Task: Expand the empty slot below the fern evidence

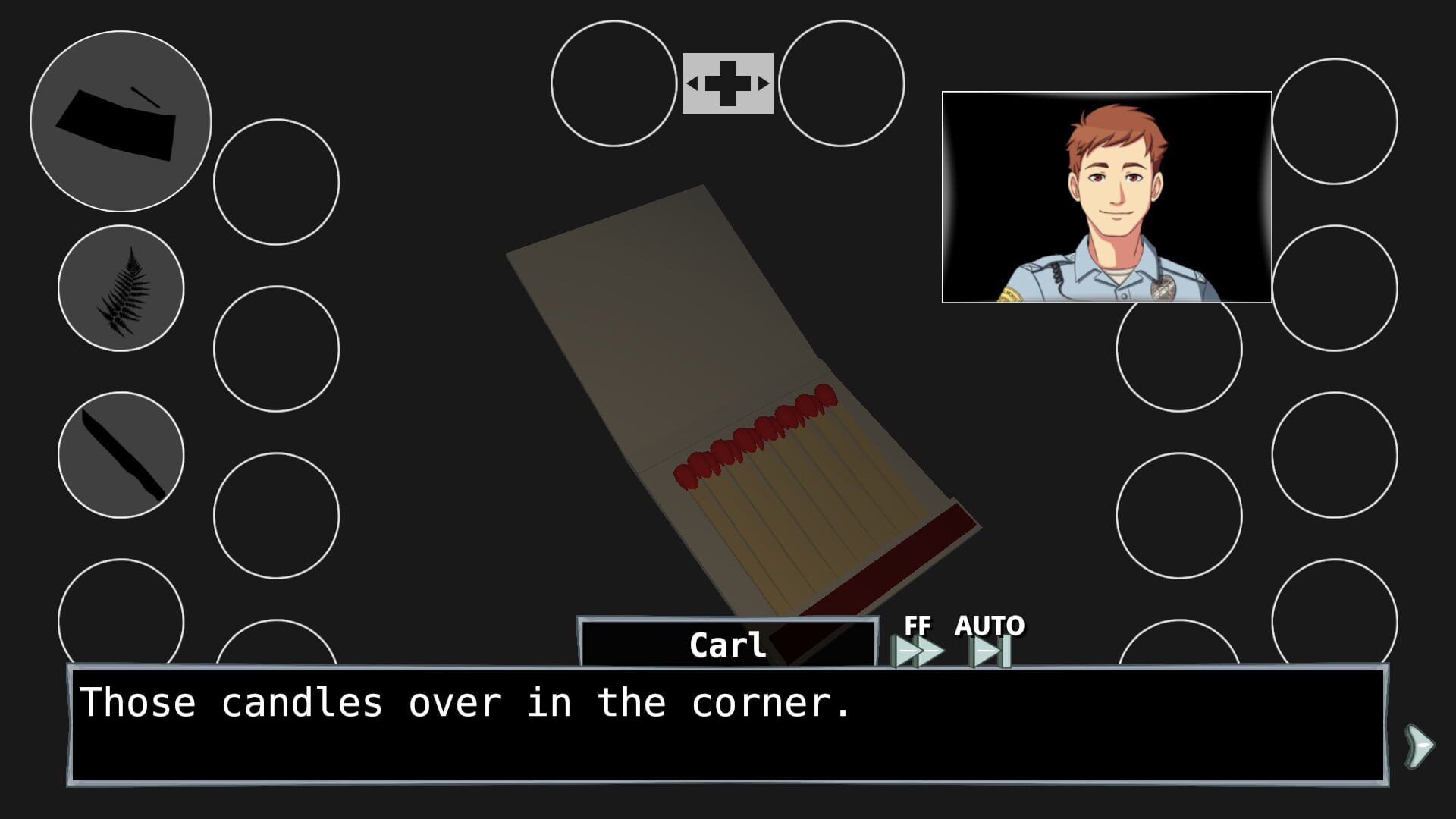Action: click(x=277, y=349)
